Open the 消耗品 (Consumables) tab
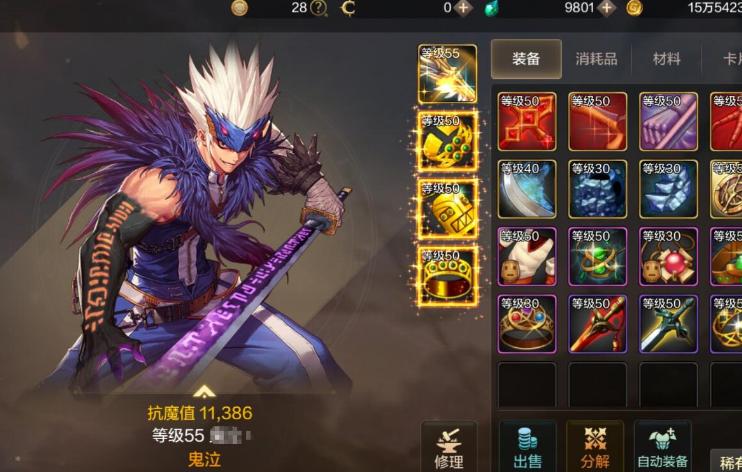 (596, 59)
